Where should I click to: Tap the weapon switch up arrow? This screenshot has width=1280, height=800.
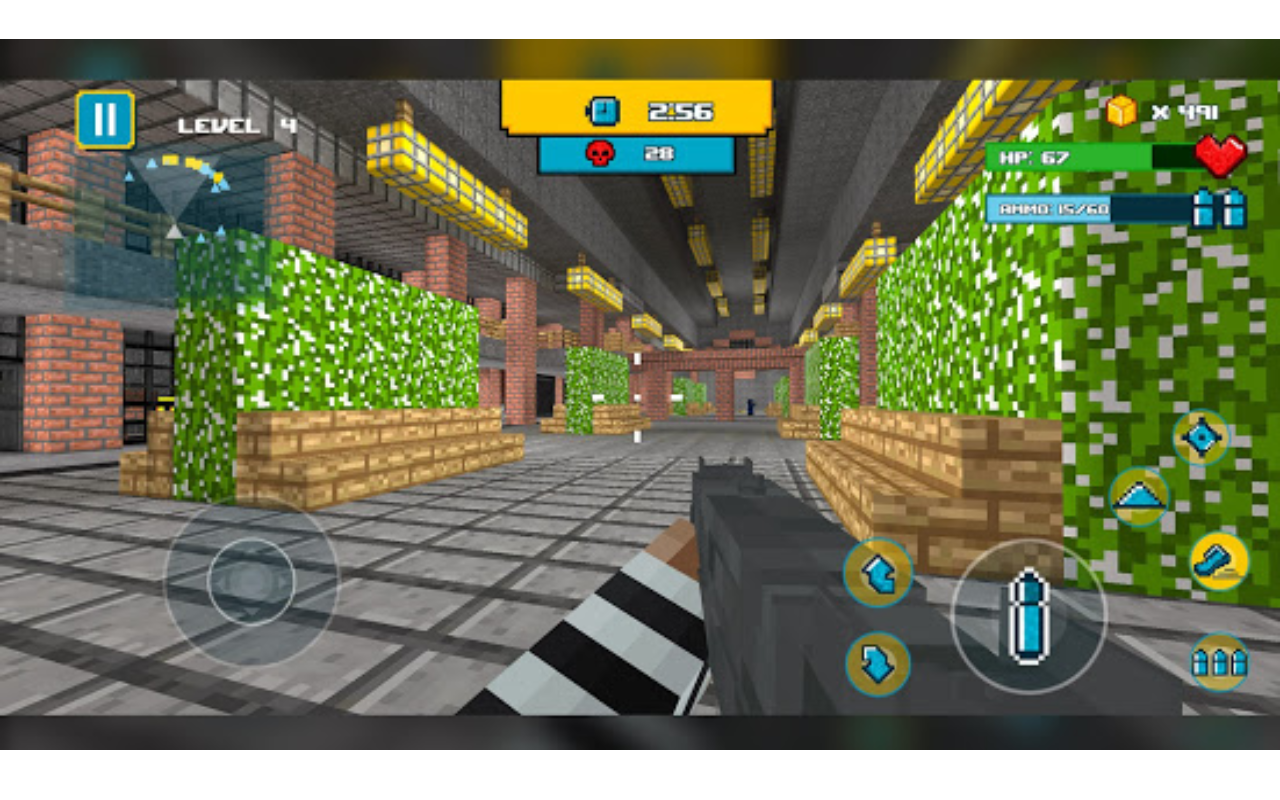tap(878, 570)
